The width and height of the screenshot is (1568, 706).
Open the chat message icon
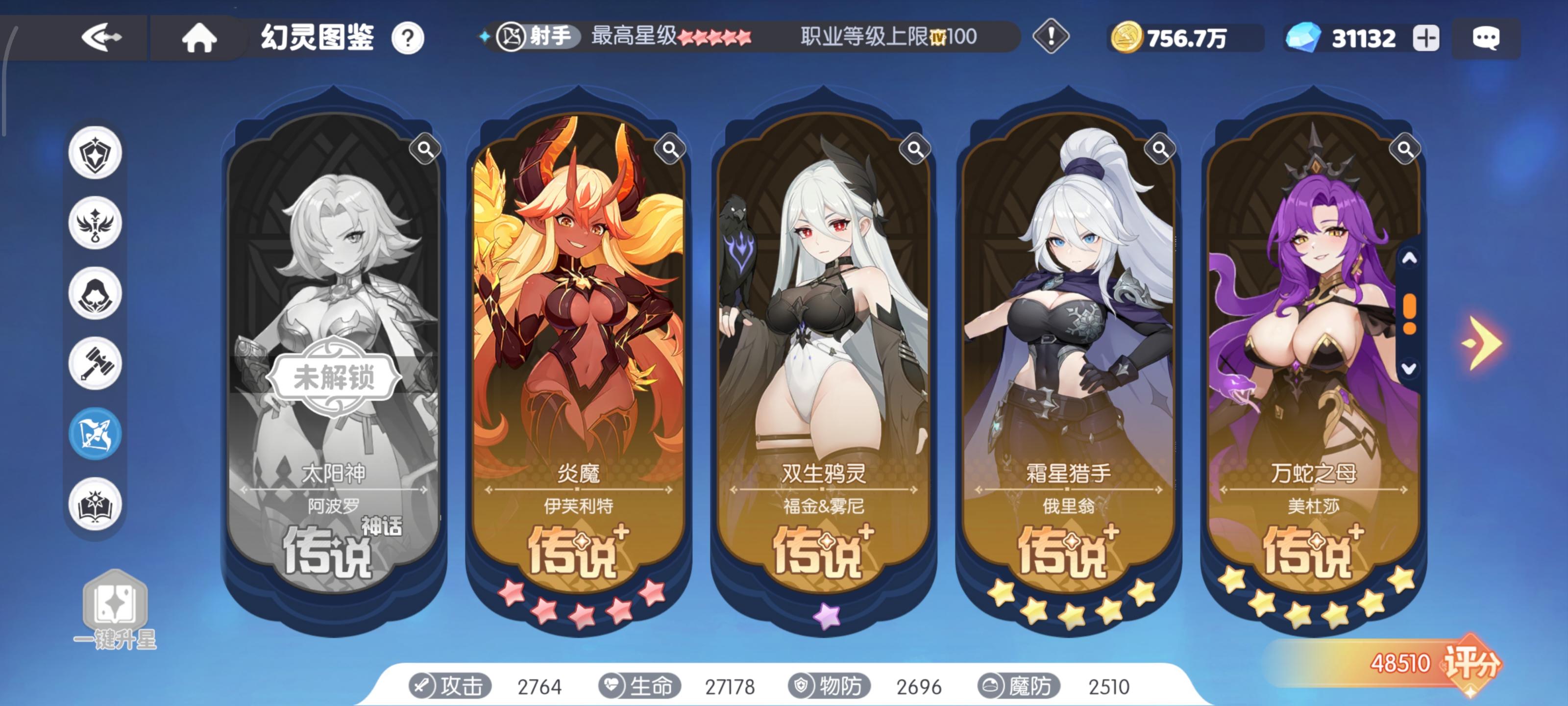coord(1487,38)
